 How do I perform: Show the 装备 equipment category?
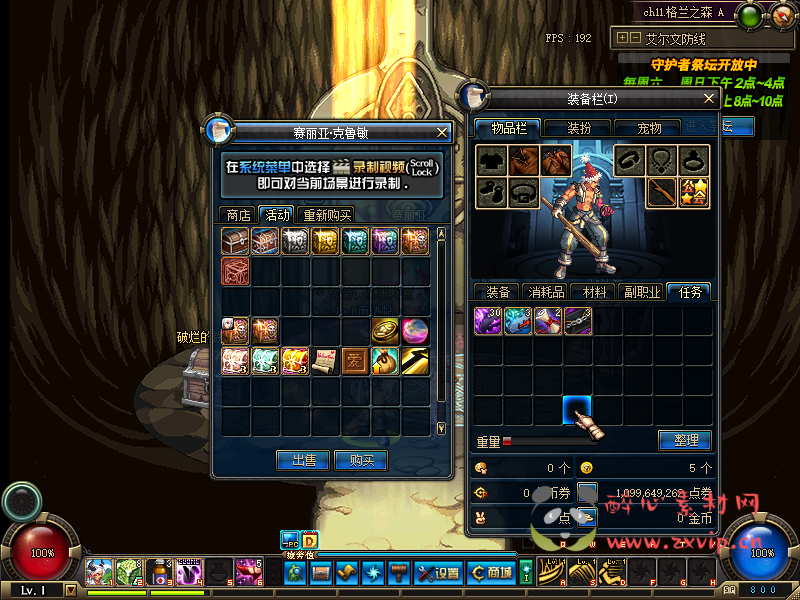click(498, 292)
